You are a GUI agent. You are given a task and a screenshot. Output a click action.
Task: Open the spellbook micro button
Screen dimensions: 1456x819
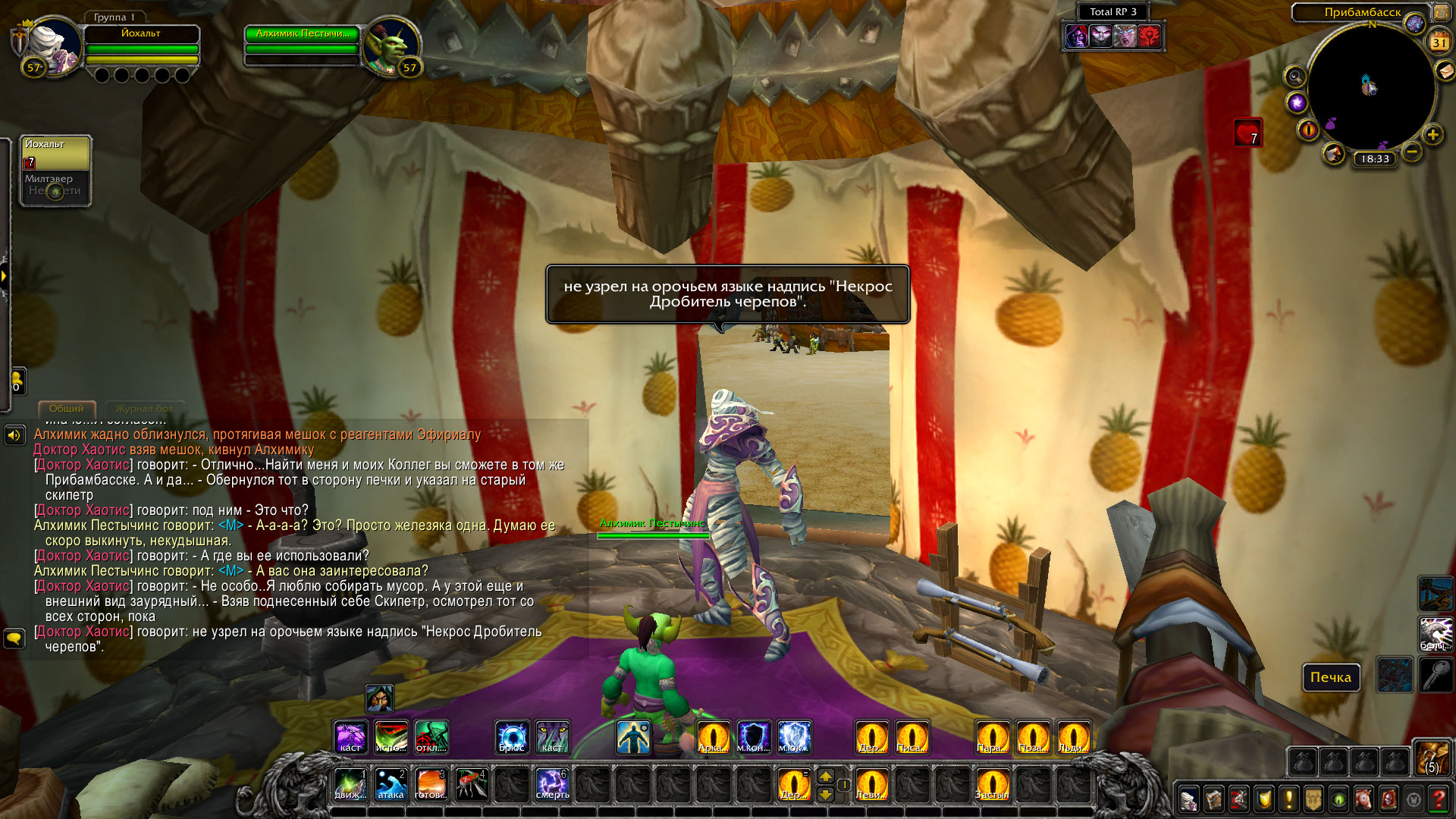point(1213,799)
